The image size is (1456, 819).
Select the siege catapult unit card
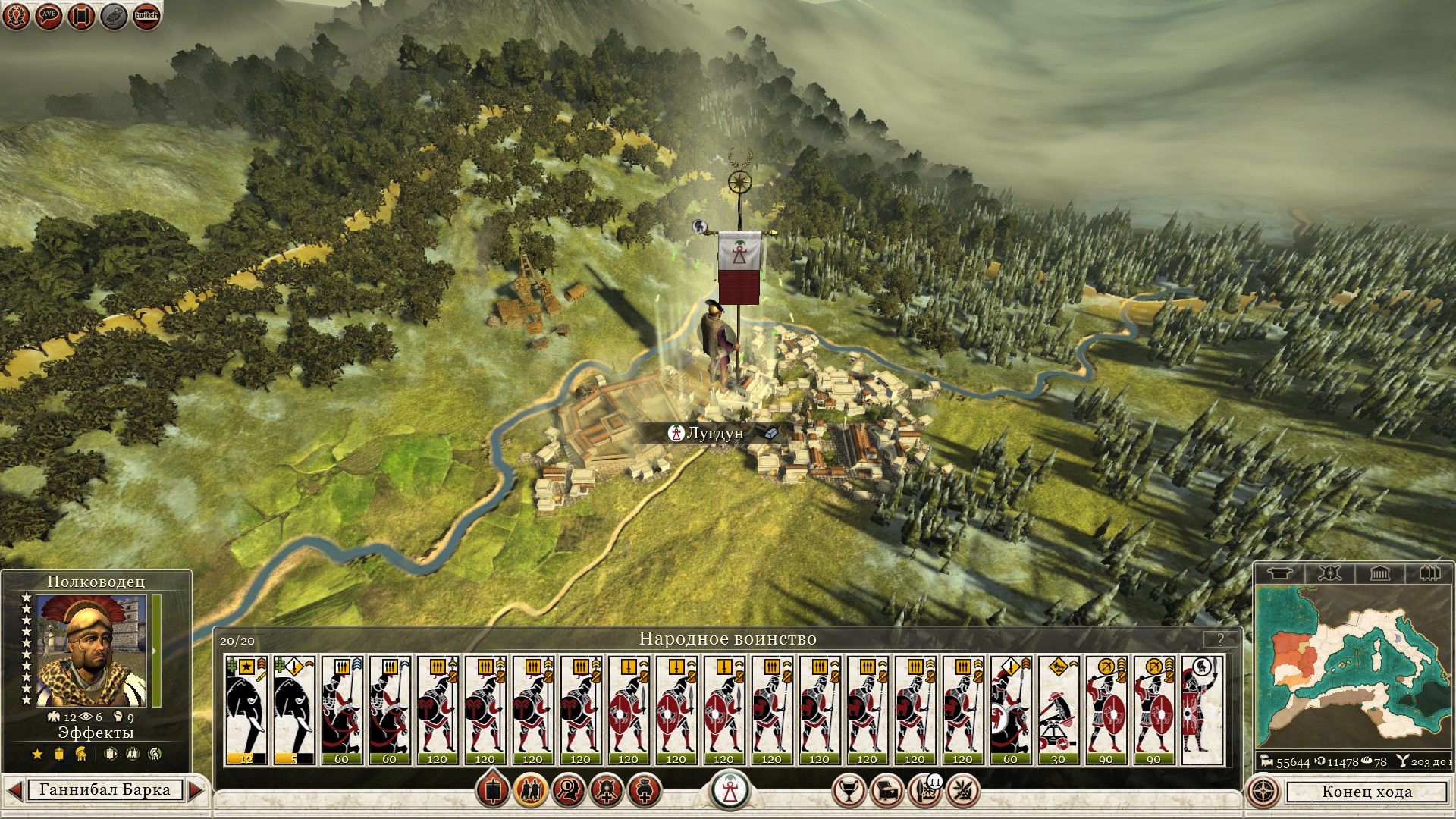[1058, 710]
